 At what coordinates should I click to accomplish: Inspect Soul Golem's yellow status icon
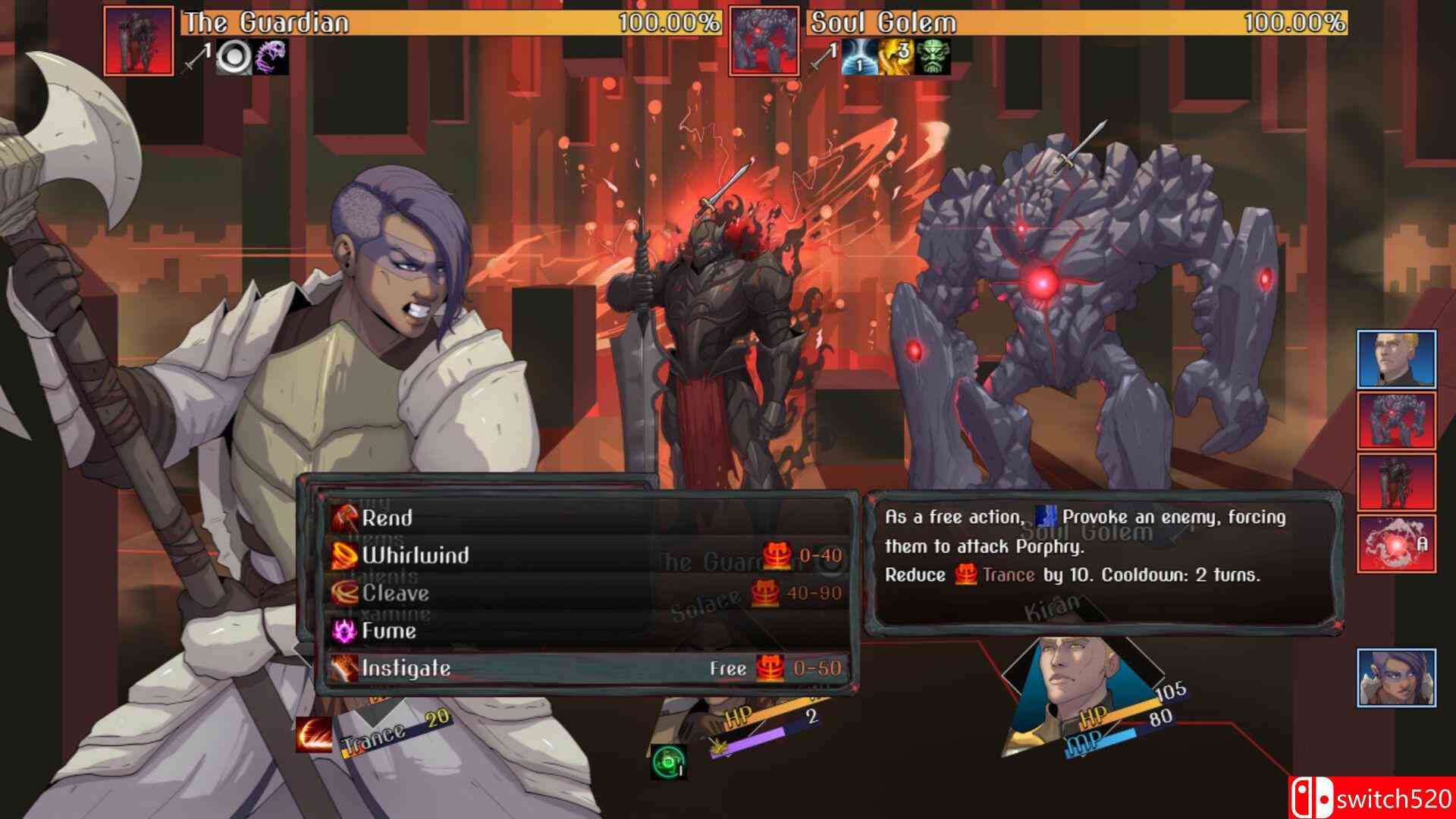click(x=896, y=58)
